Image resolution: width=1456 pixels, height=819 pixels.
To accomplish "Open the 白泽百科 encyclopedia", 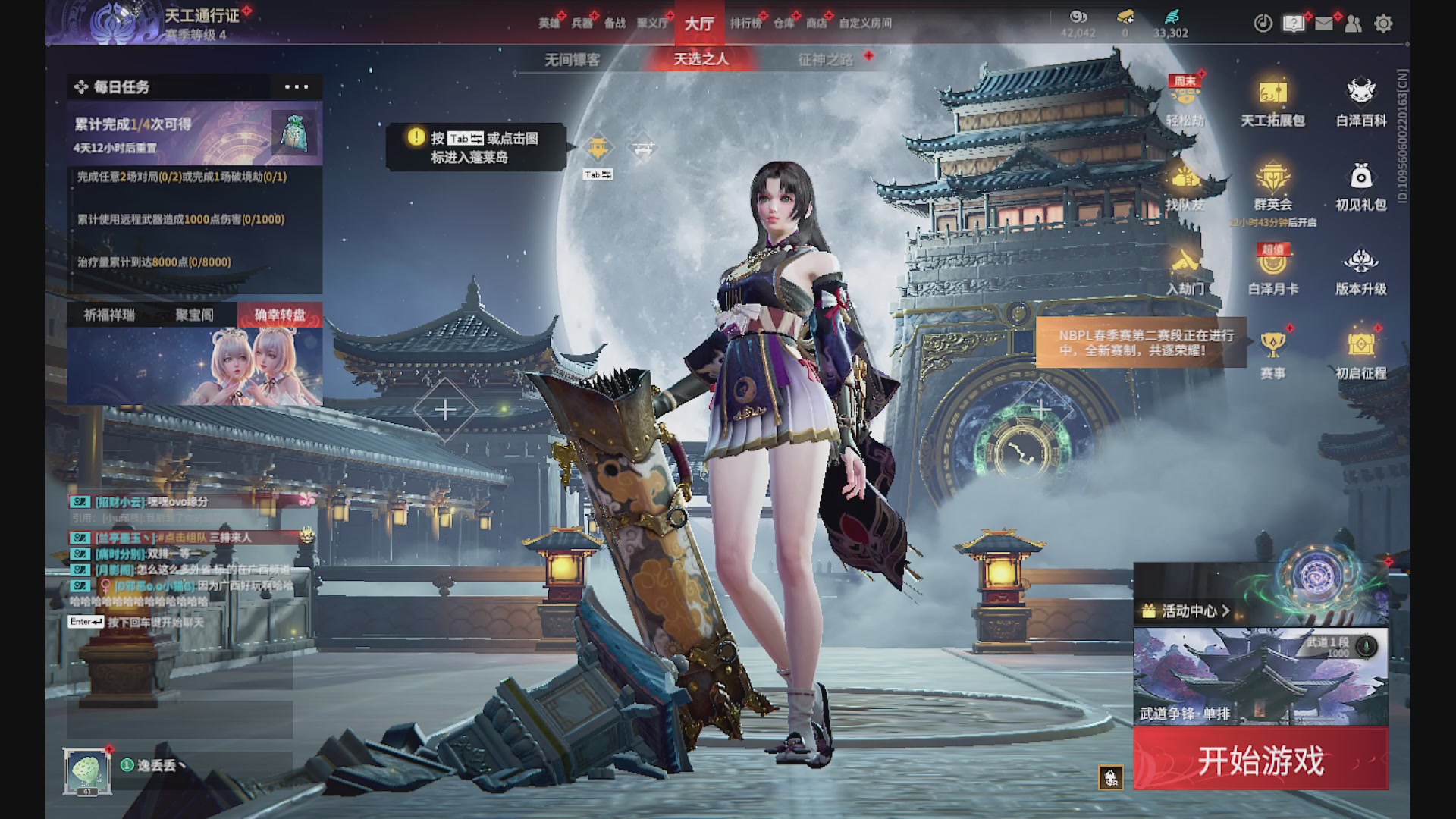I will tap(1361, 102).
